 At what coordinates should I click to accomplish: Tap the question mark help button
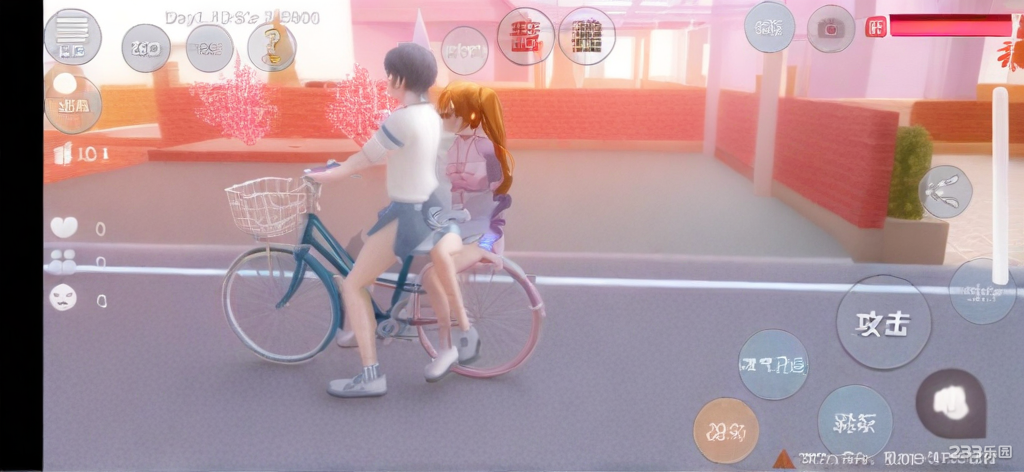coord(272,47)
